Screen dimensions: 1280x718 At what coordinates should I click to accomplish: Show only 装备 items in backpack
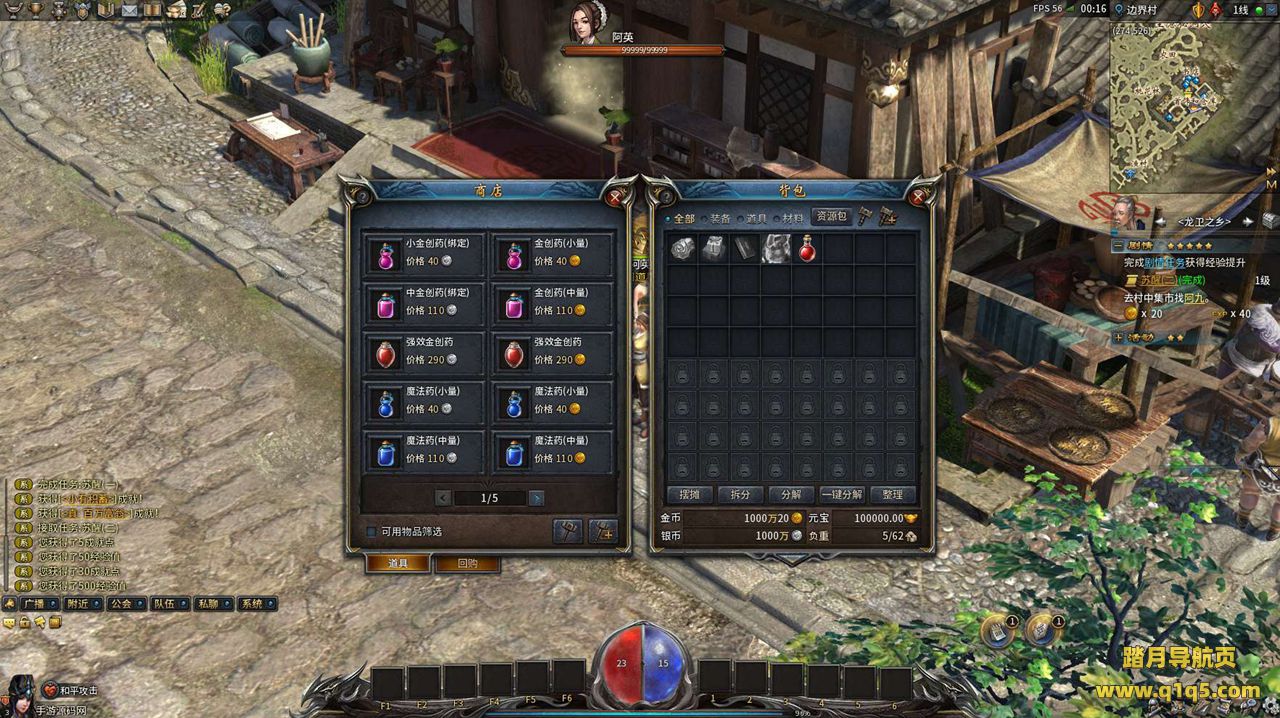(x=720, y=218)
